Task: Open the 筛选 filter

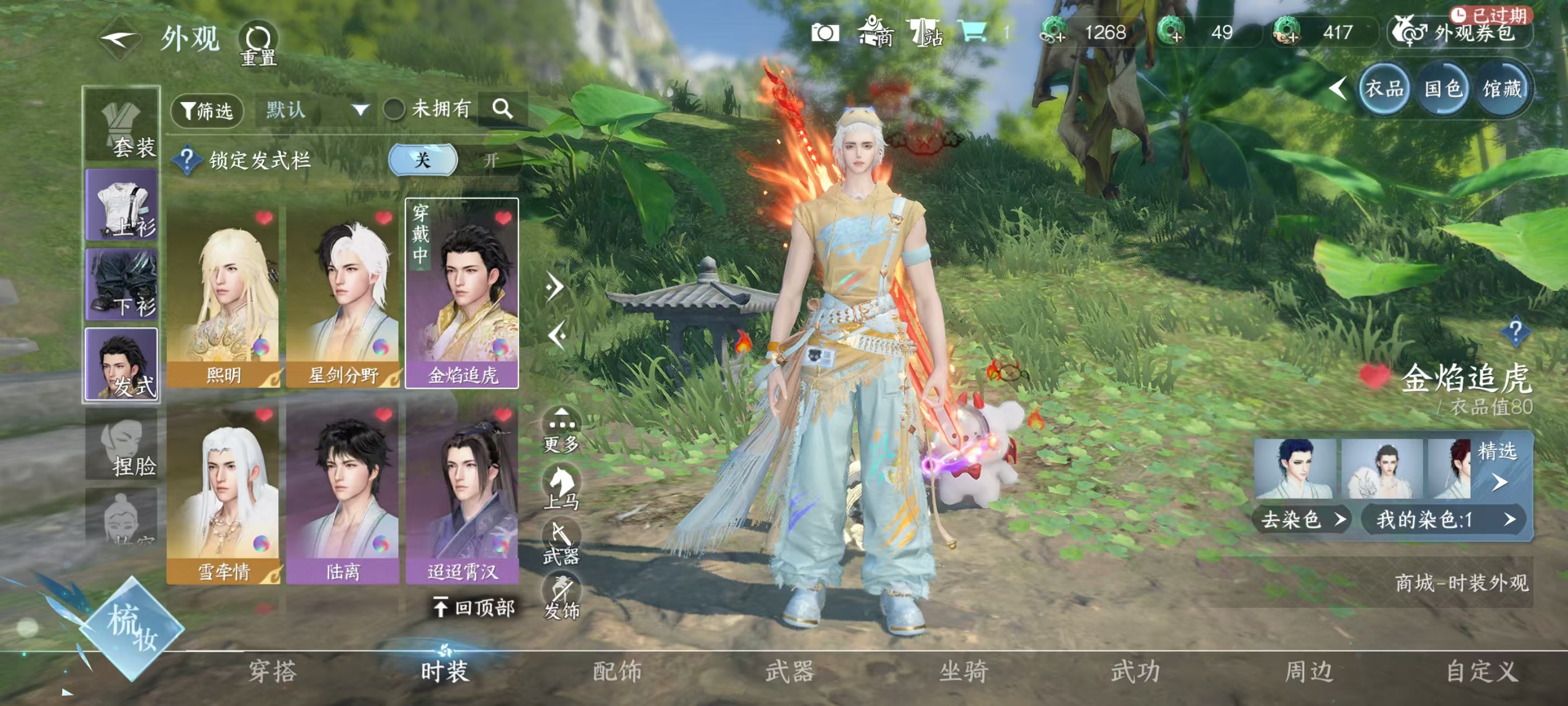Action: coord(207,110)
